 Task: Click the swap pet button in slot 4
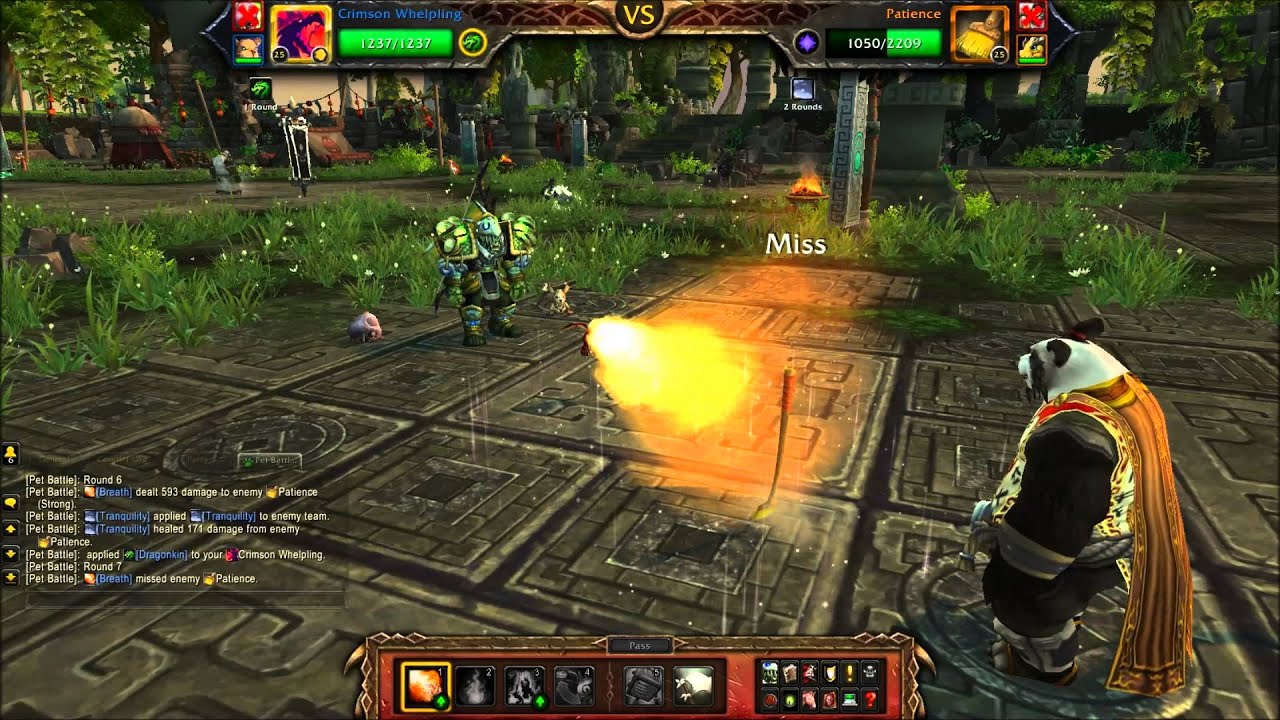click(x=574, y=685)
